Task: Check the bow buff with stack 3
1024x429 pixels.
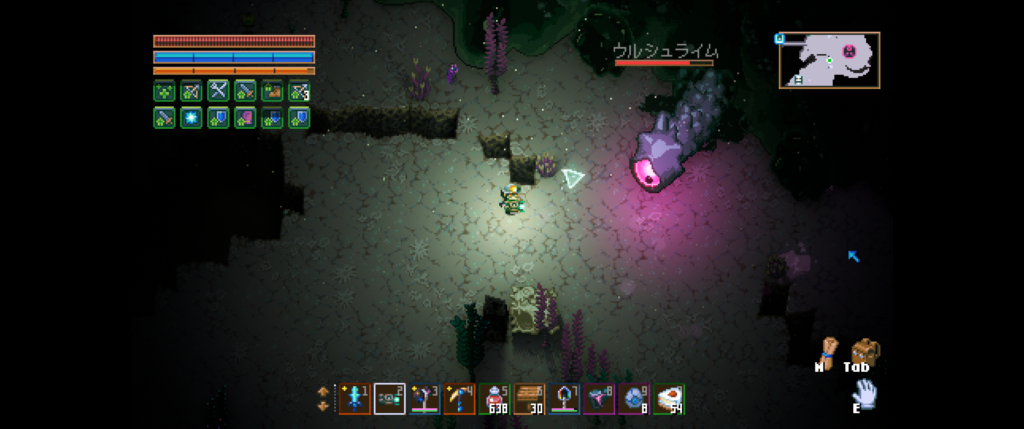Action: point(299,91)
